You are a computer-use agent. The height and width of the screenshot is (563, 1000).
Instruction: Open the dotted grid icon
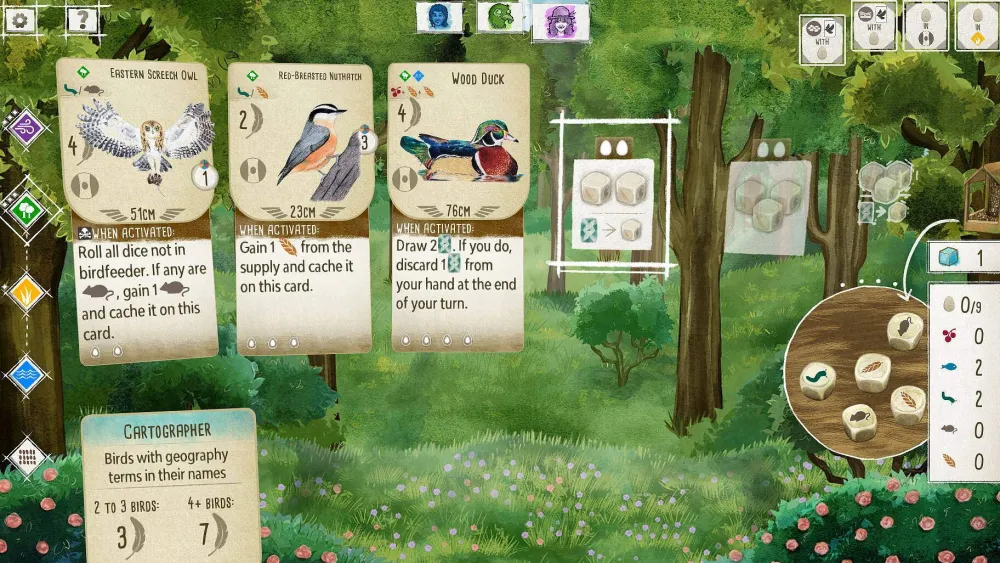click(26, 457)
